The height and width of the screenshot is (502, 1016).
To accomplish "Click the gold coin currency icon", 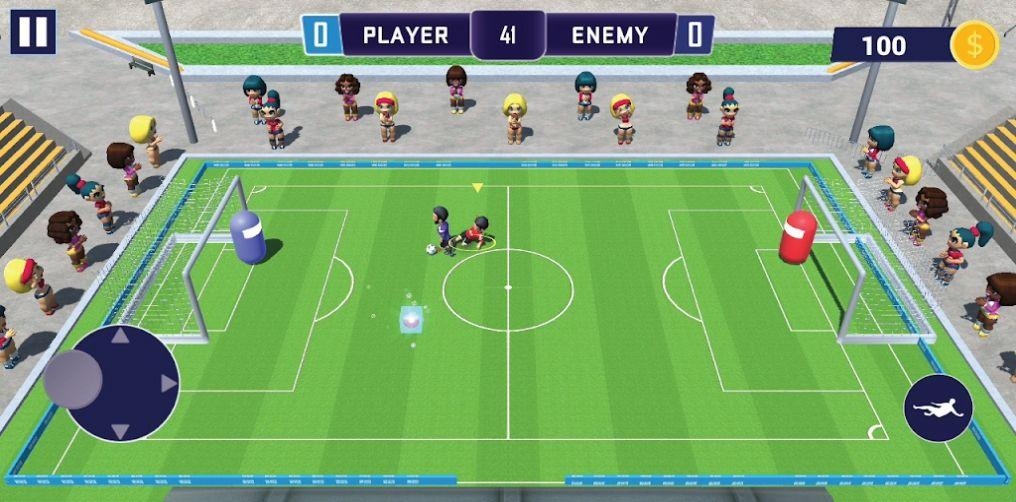I will click(x=973, y=45).
